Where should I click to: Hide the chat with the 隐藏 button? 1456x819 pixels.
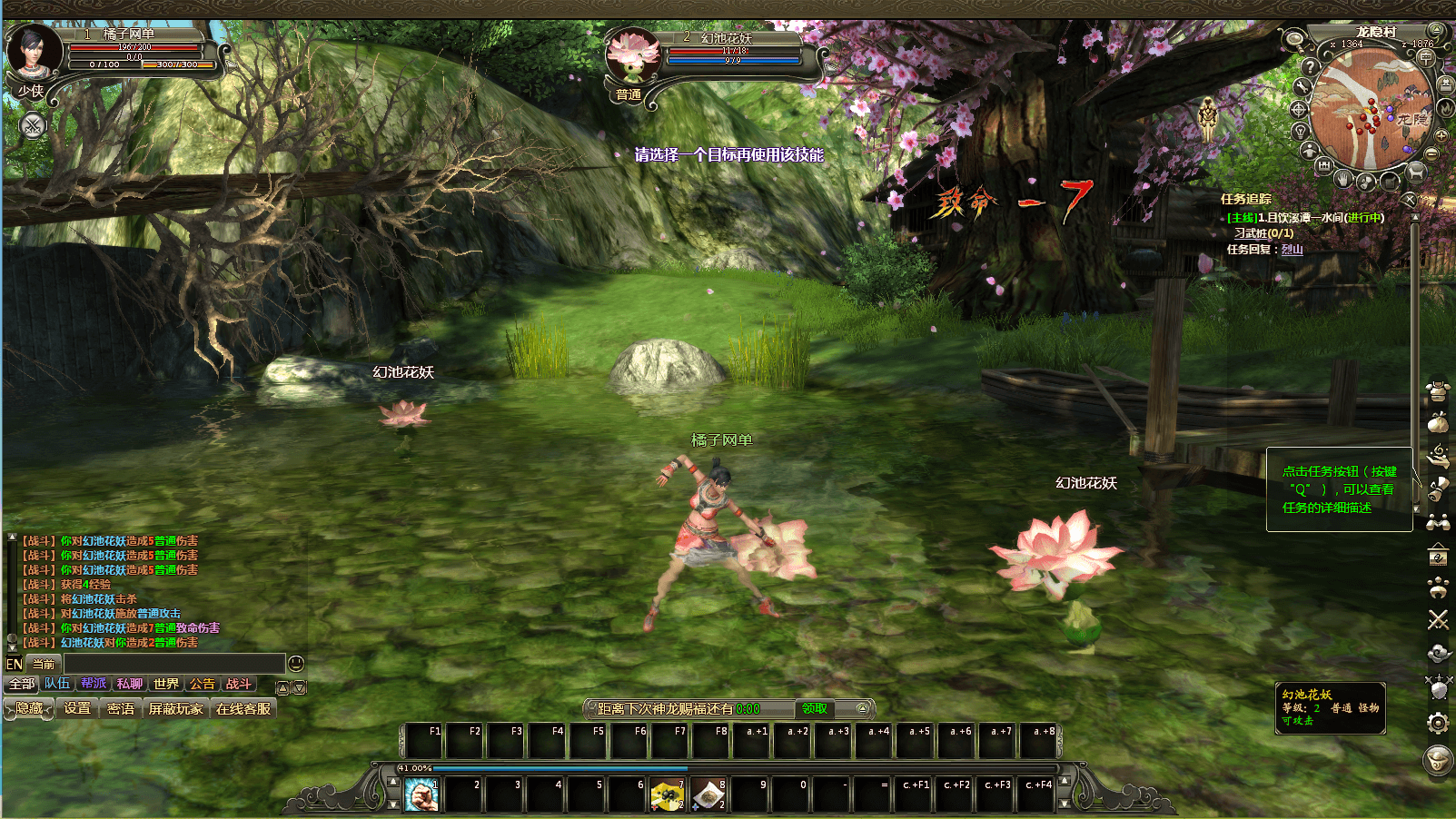(30, 708)
